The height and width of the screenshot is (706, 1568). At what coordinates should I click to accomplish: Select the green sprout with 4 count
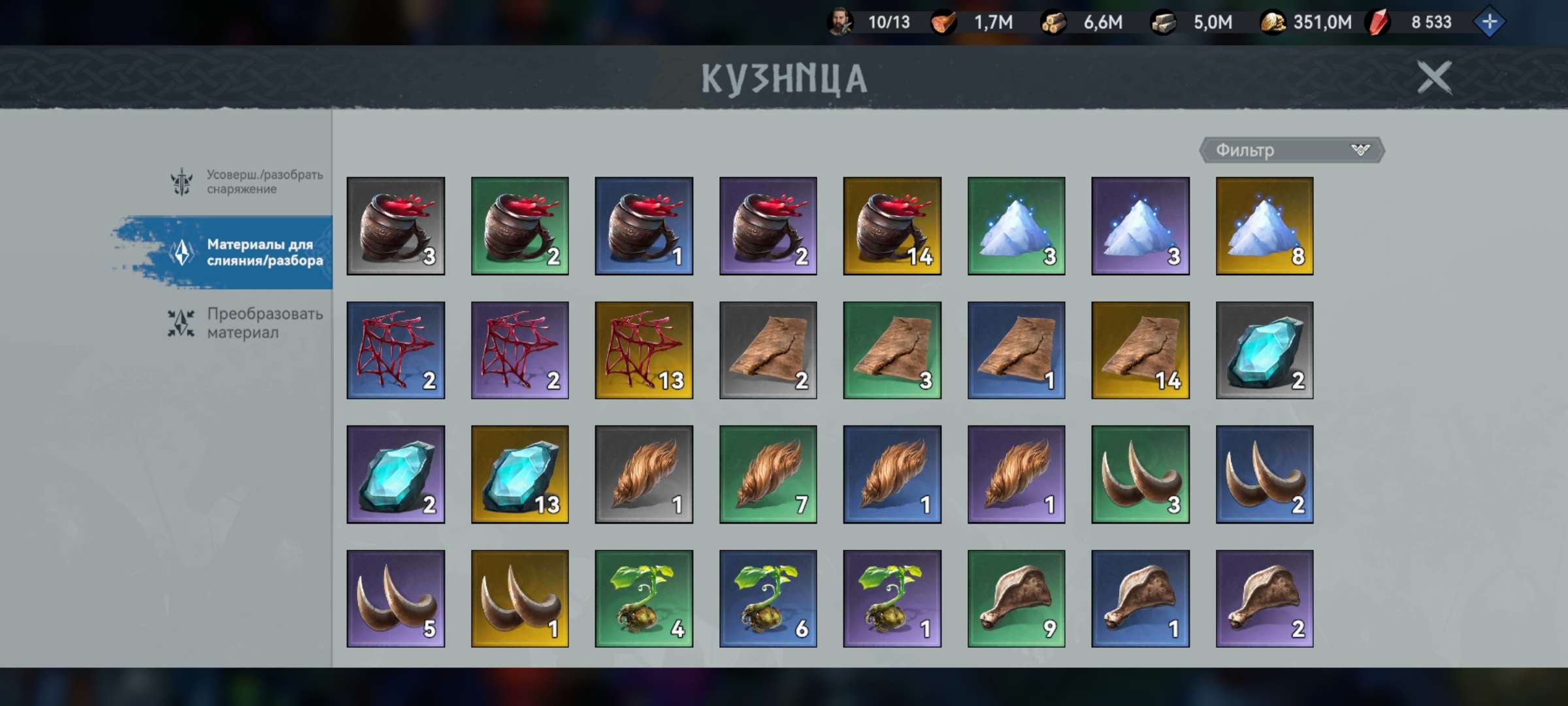click(x=644, y=597)
